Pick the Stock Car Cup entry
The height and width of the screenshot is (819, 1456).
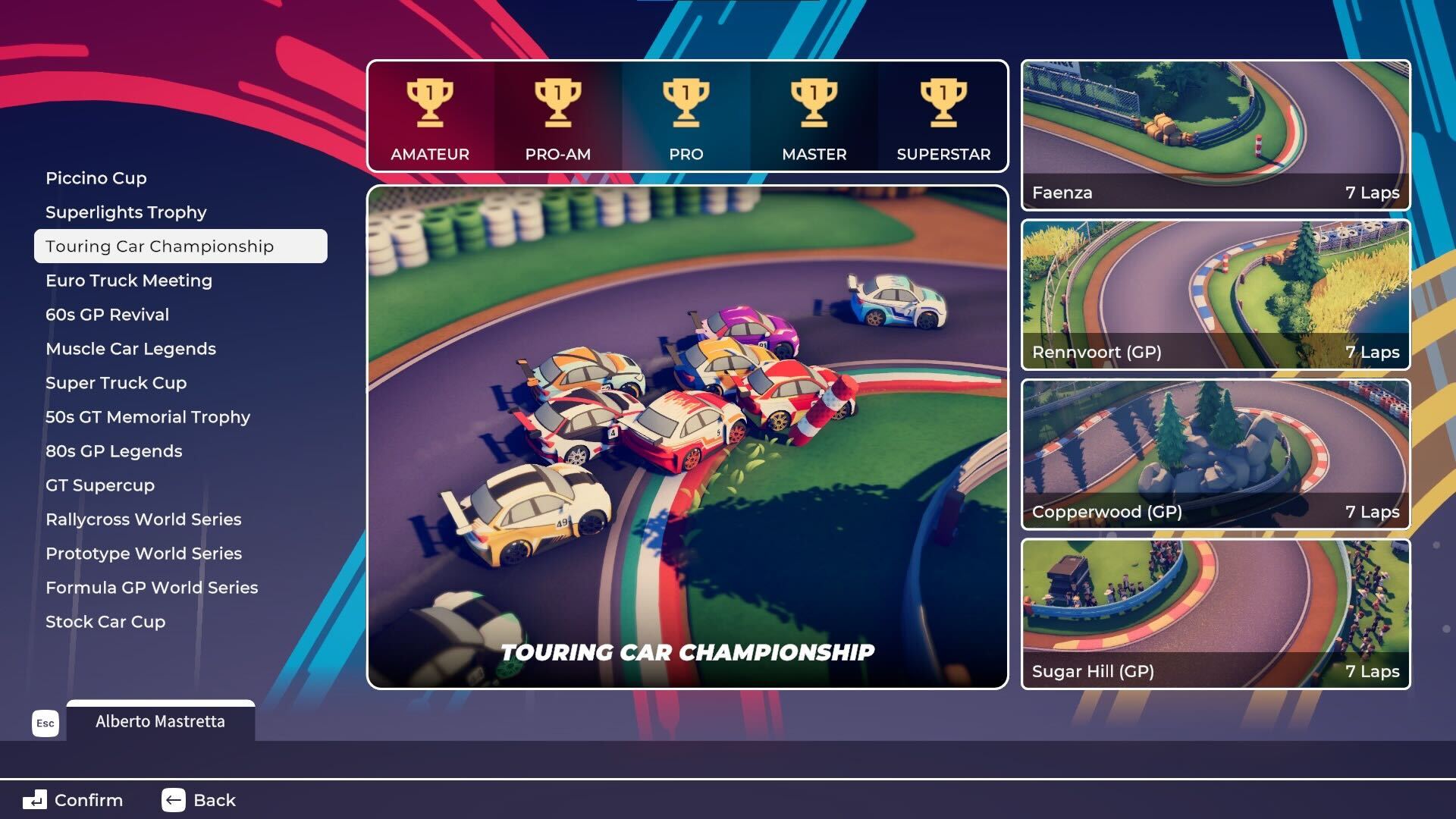[x=105, y=622]
